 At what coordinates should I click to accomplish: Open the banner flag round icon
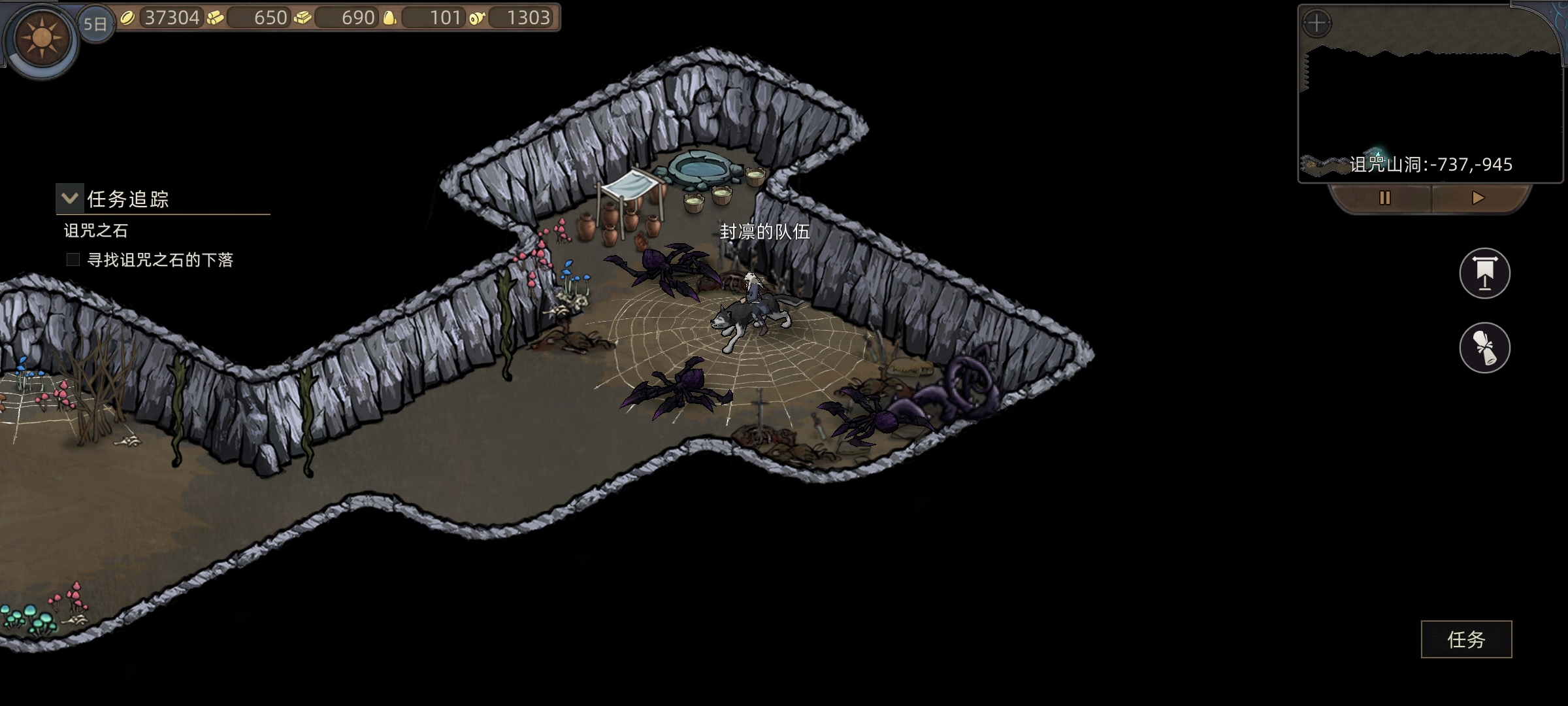pos(1484,273)
